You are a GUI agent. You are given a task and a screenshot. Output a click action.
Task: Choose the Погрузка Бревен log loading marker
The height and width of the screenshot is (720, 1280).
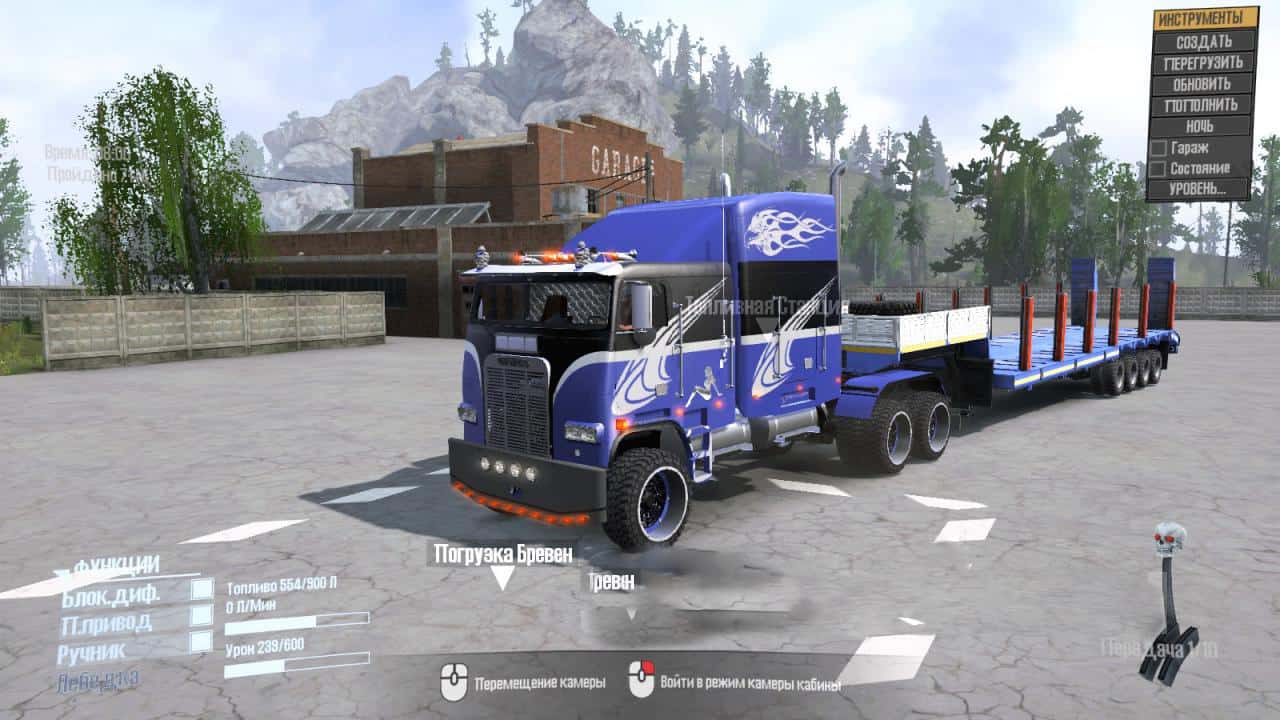click(x=502, y=554)
